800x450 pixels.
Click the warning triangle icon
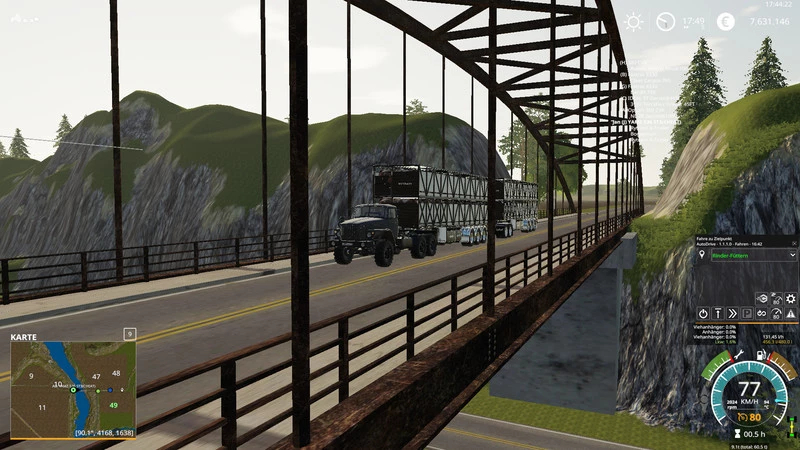[791, 313]
